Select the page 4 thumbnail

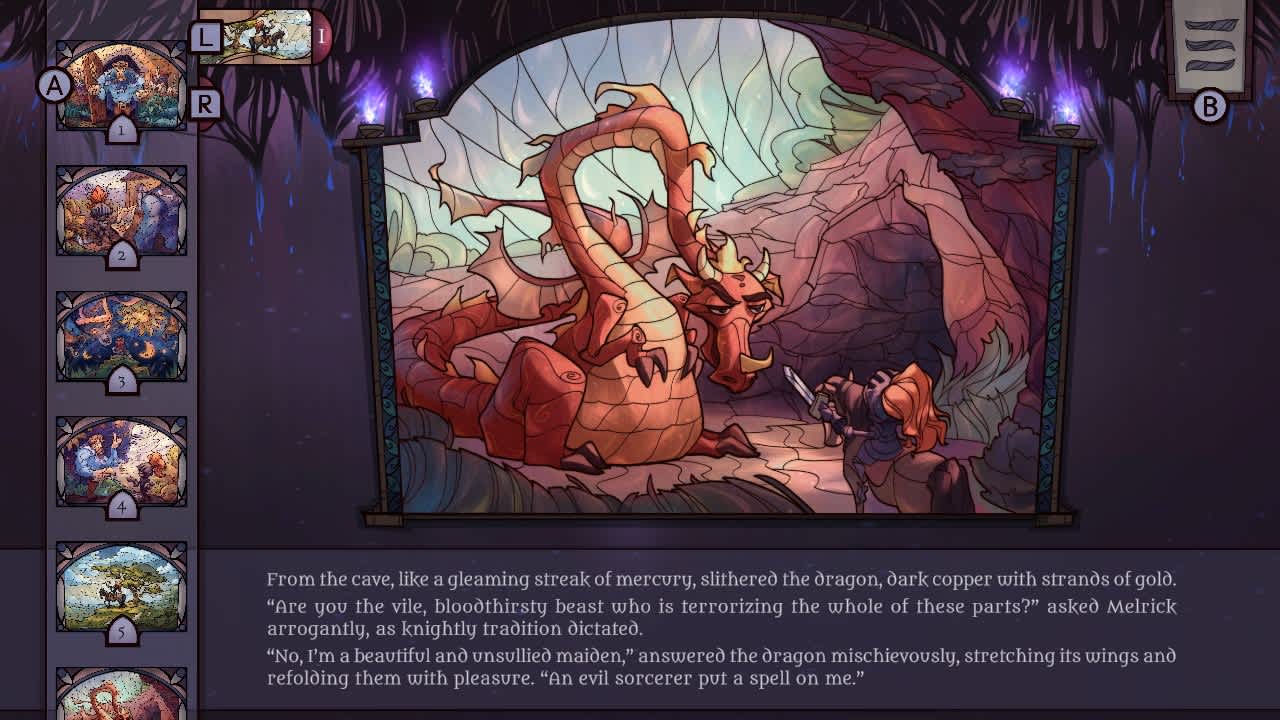120,460
